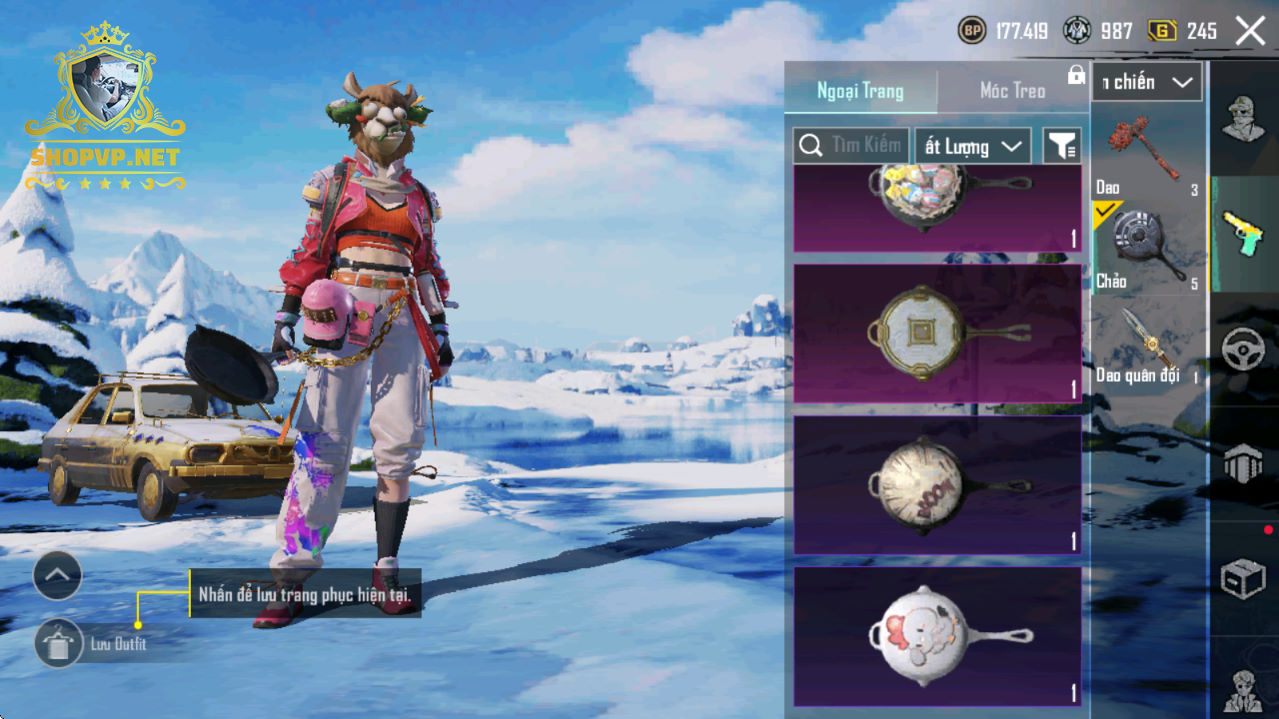Open the filter funnel options

1061,147
